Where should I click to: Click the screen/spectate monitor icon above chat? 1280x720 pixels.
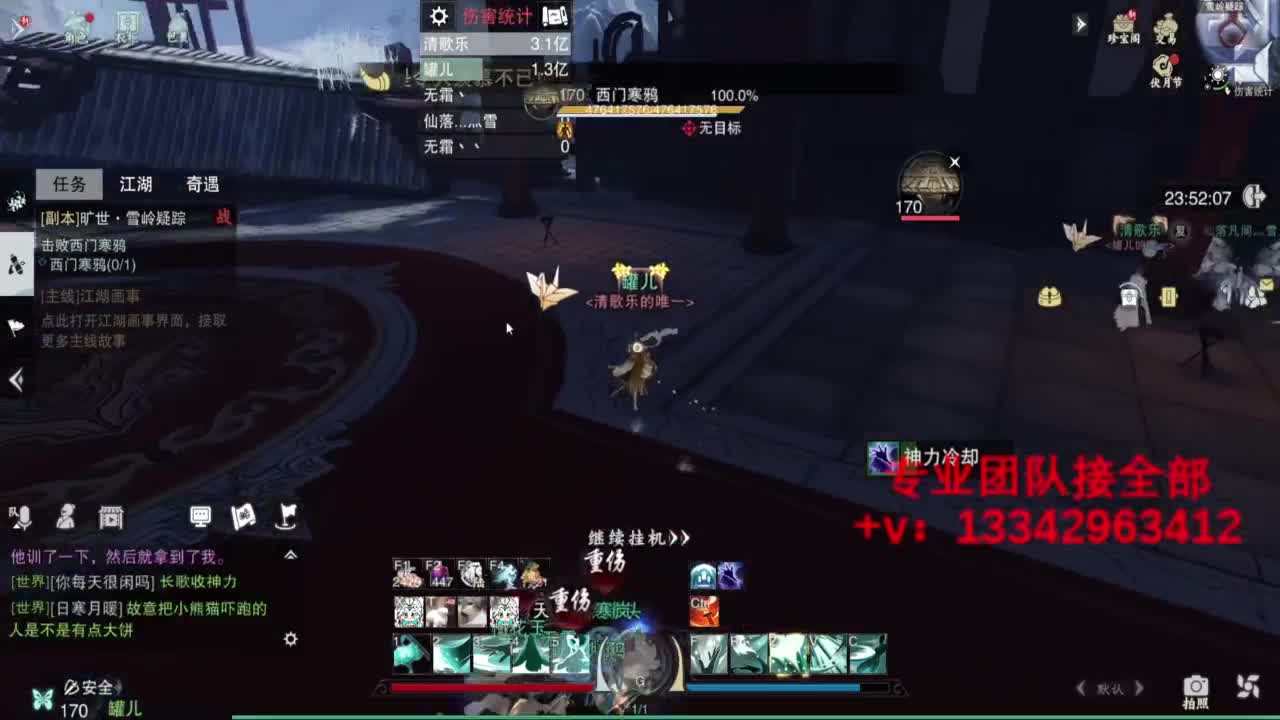[x=200, y=517]
